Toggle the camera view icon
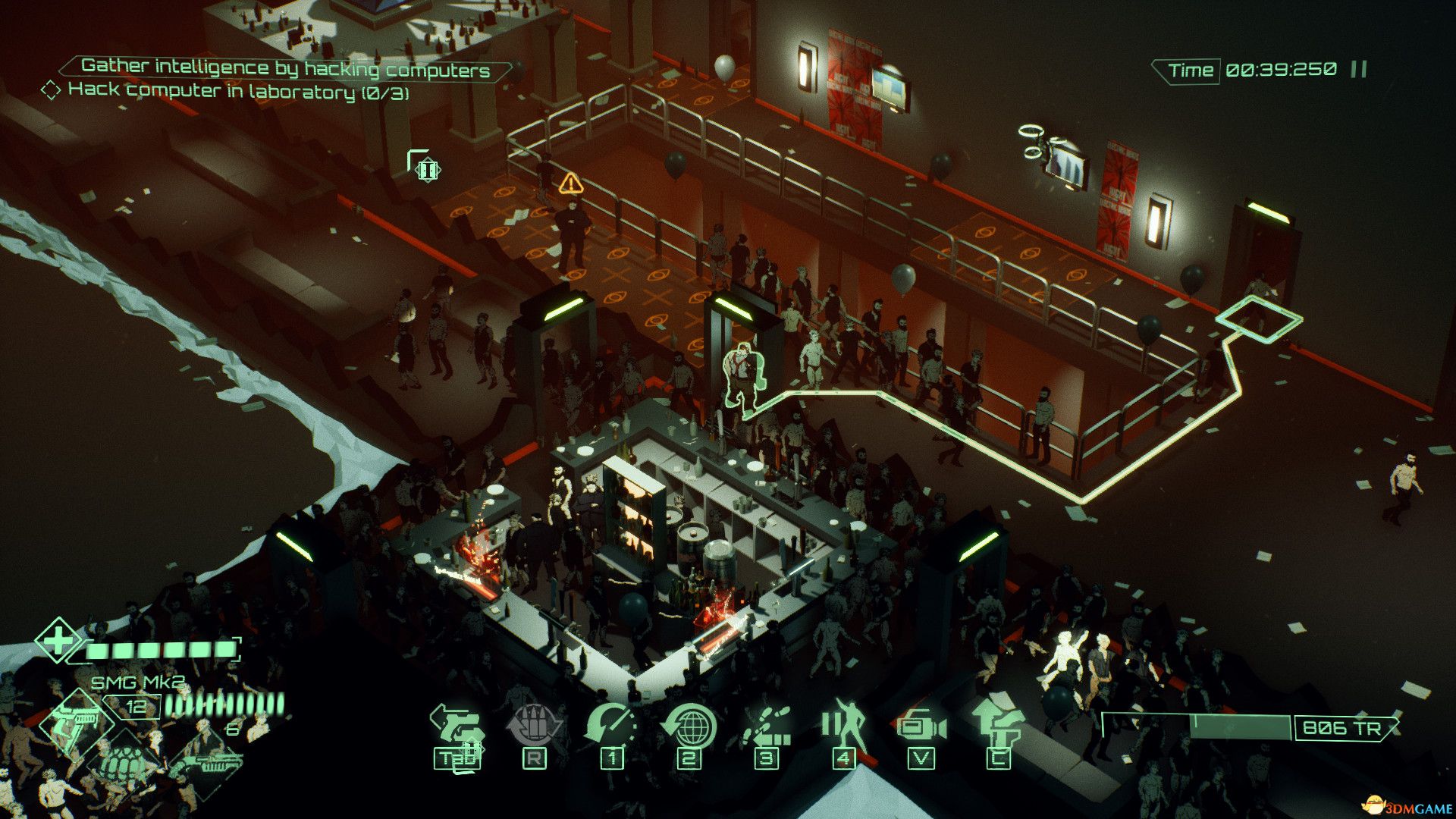Screen dimensions: 1456x819 click(921, 727)
